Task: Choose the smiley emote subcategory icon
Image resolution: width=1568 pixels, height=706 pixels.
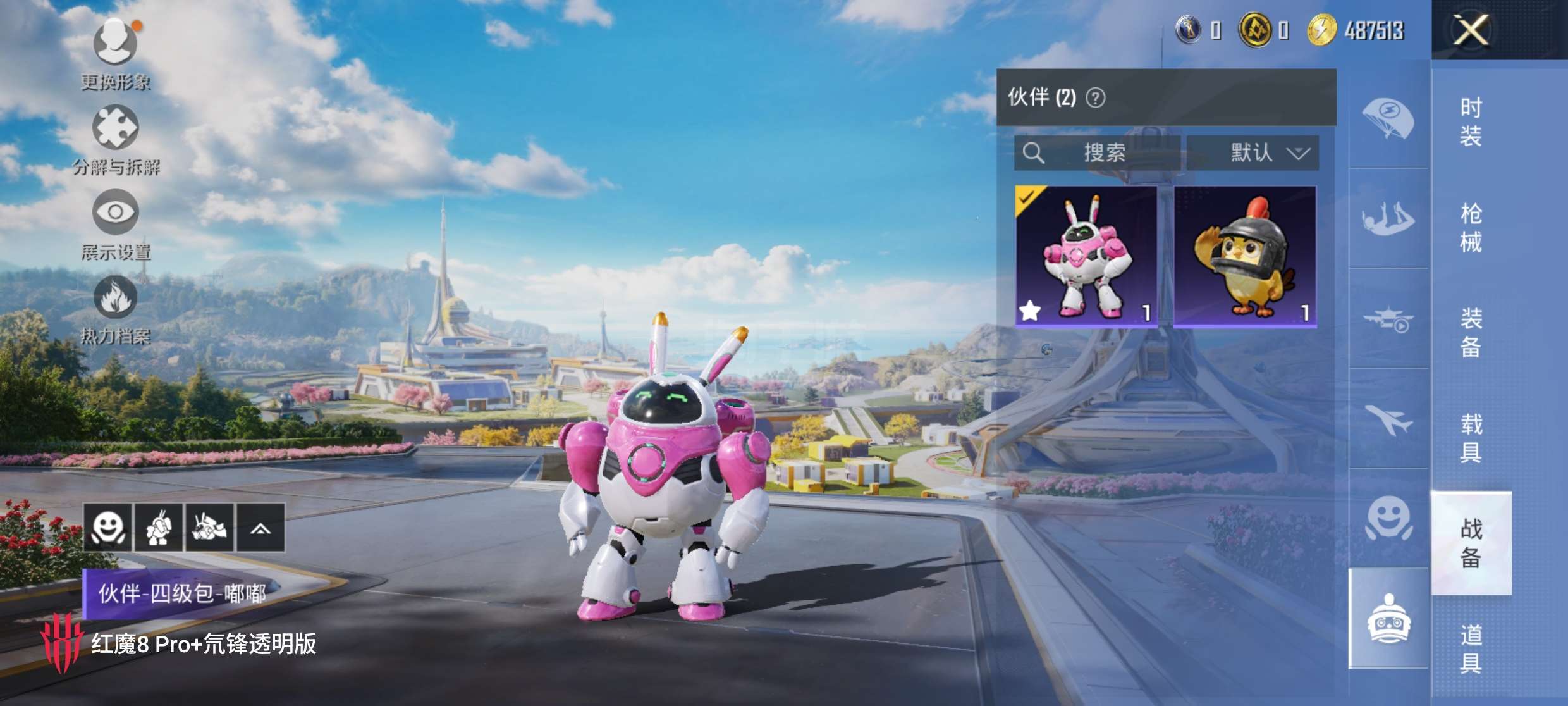Action: coord(1388,519)
